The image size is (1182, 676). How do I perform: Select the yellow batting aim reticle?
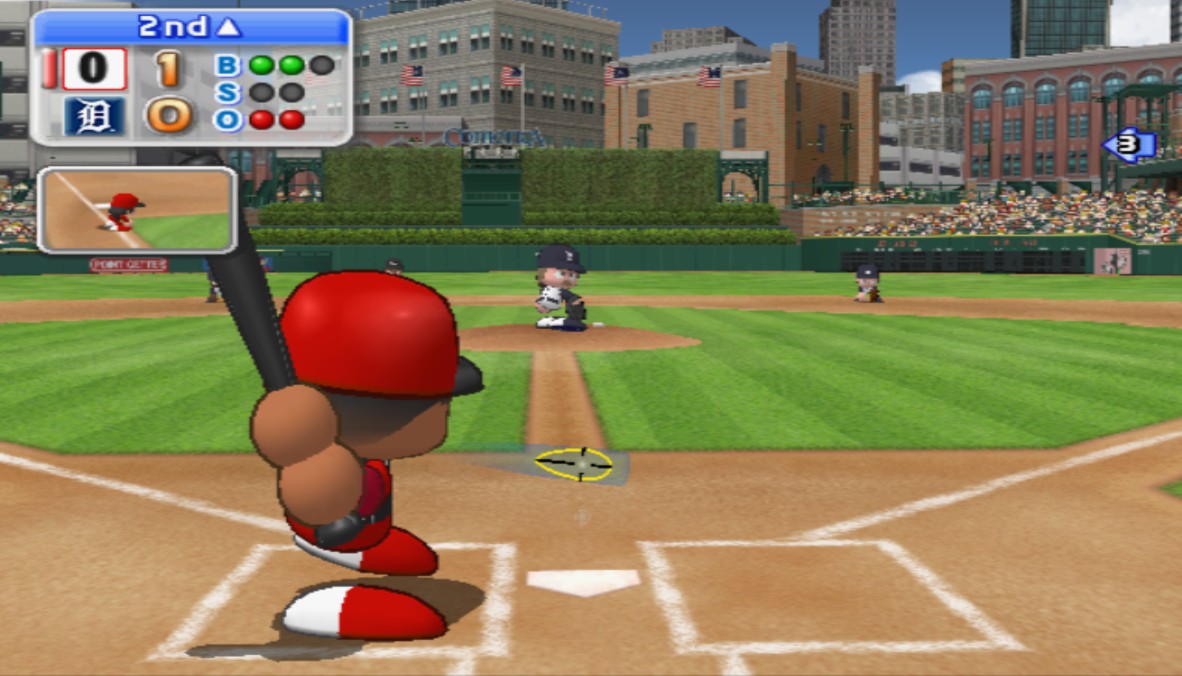pyautogui.click(x=573, y=464)
